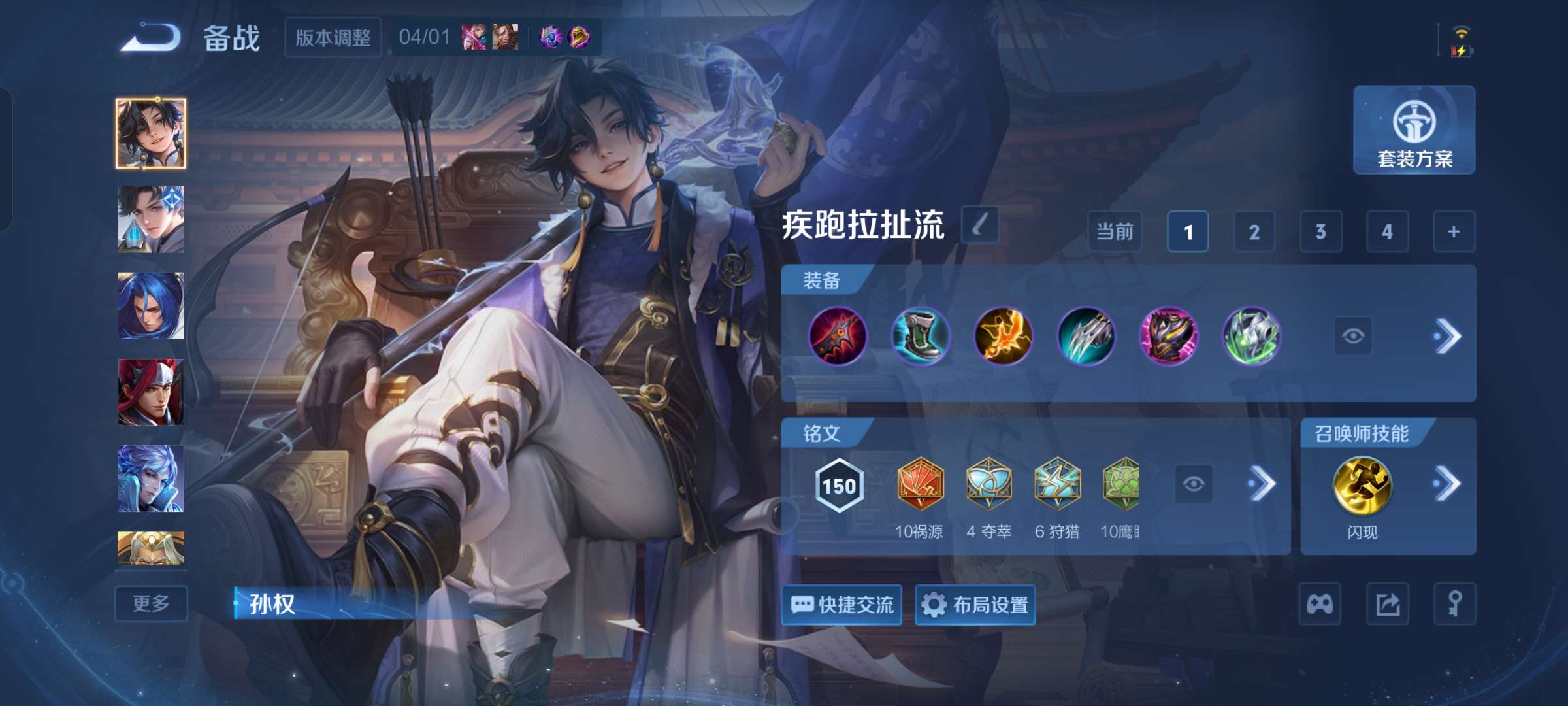Image resolution: width=1568 pixels, height=706 pixels.
Task: Open 快捷交流 quick chat
Action: coord(841,605)
